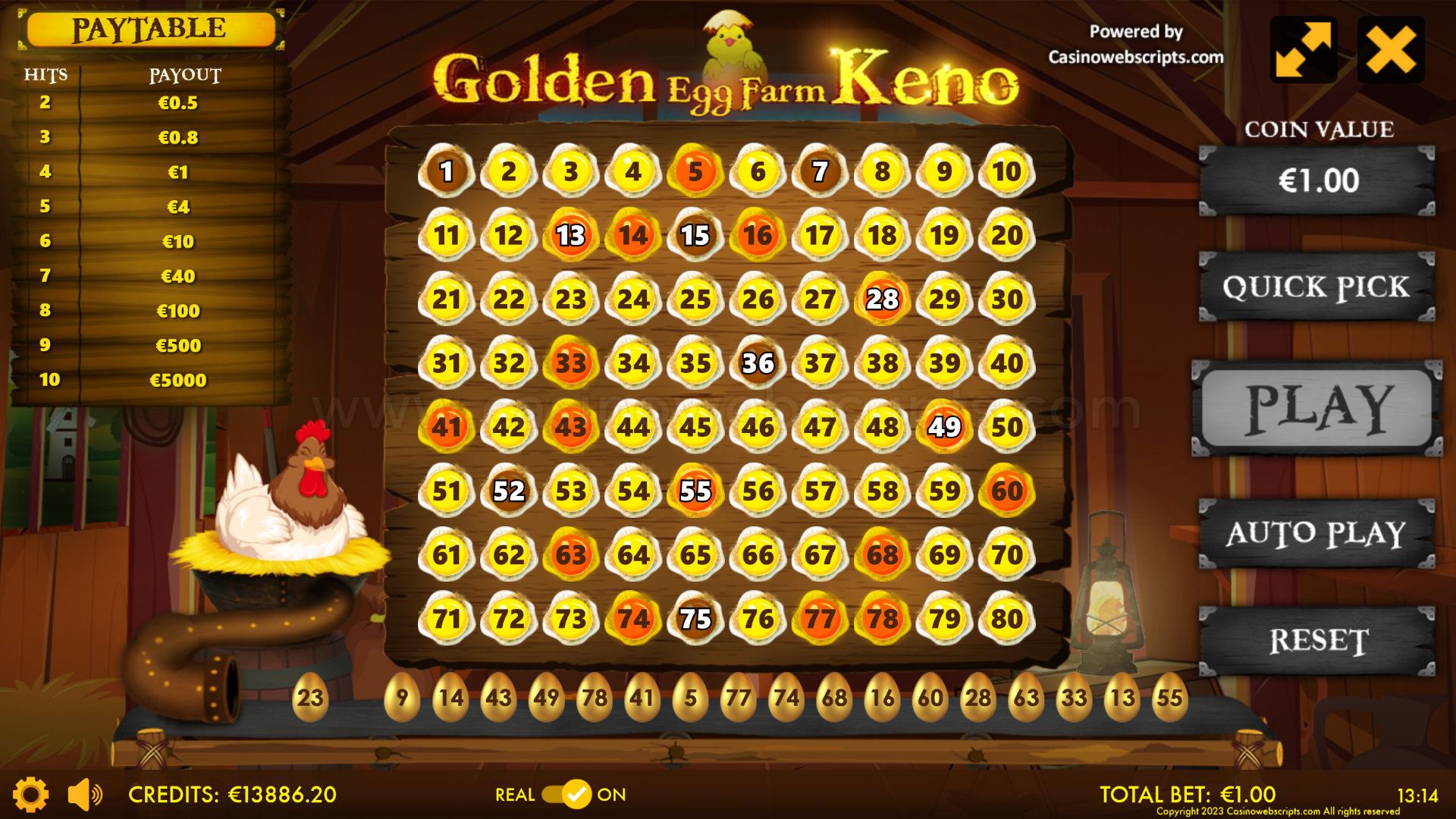The height and width of the screenshot is (819, 1456).
Task: Select number 1 on the keno board
Action: 447,171
